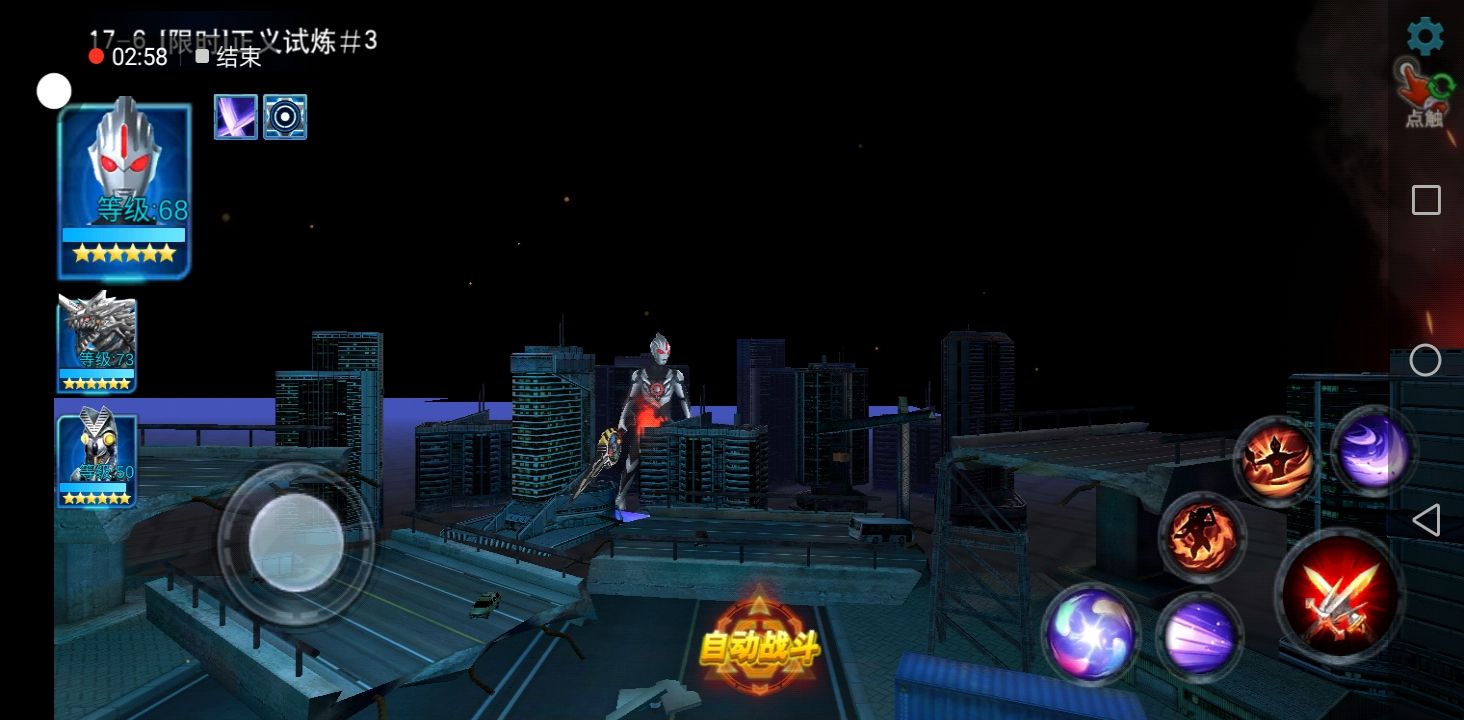This screenshot has width=1464, height=720.
Task: Stop screen recording with 结束 button
Action: [x=229, y=57]
